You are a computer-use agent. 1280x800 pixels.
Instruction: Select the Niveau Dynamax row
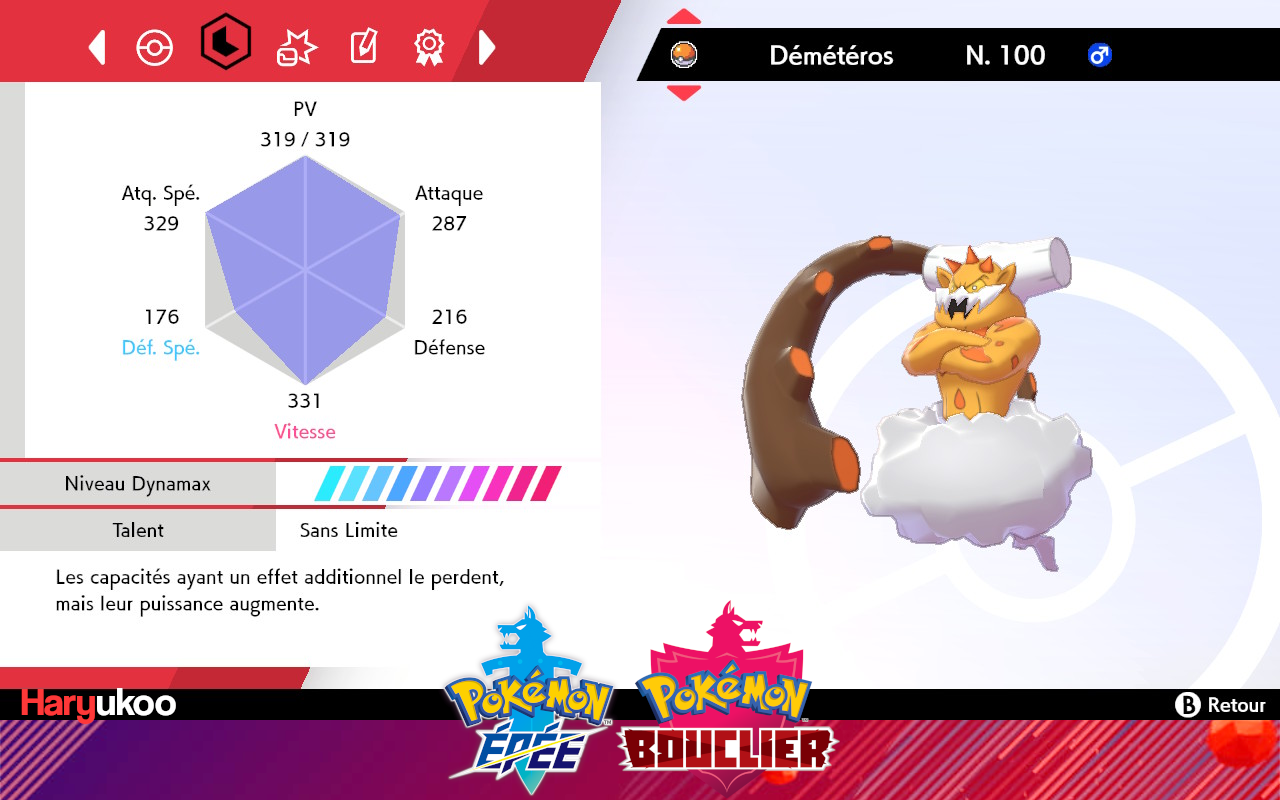pos(138,484)
